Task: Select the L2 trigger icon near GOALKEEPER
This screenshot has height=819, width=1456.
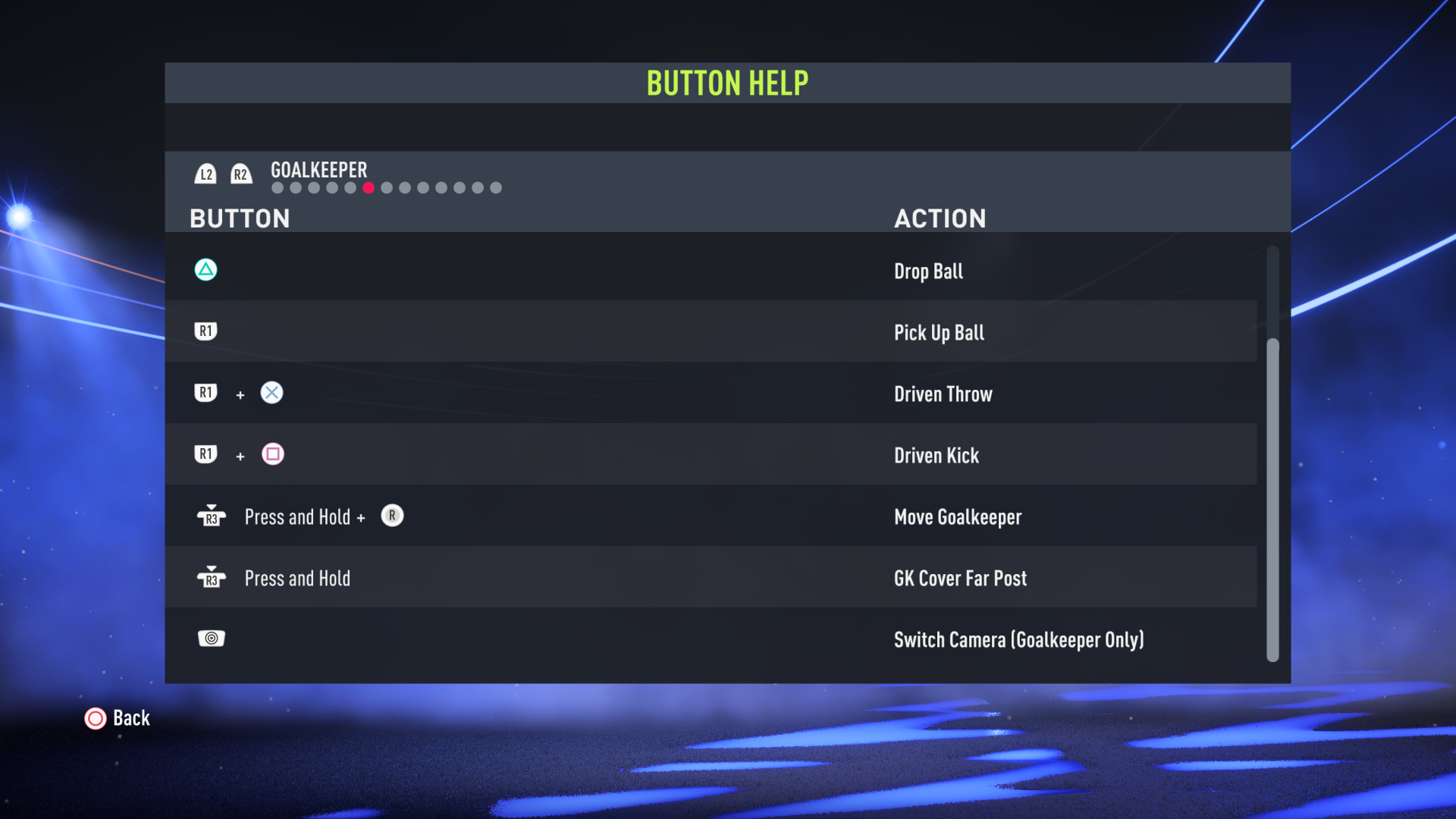Action: (x=206, y=174)
